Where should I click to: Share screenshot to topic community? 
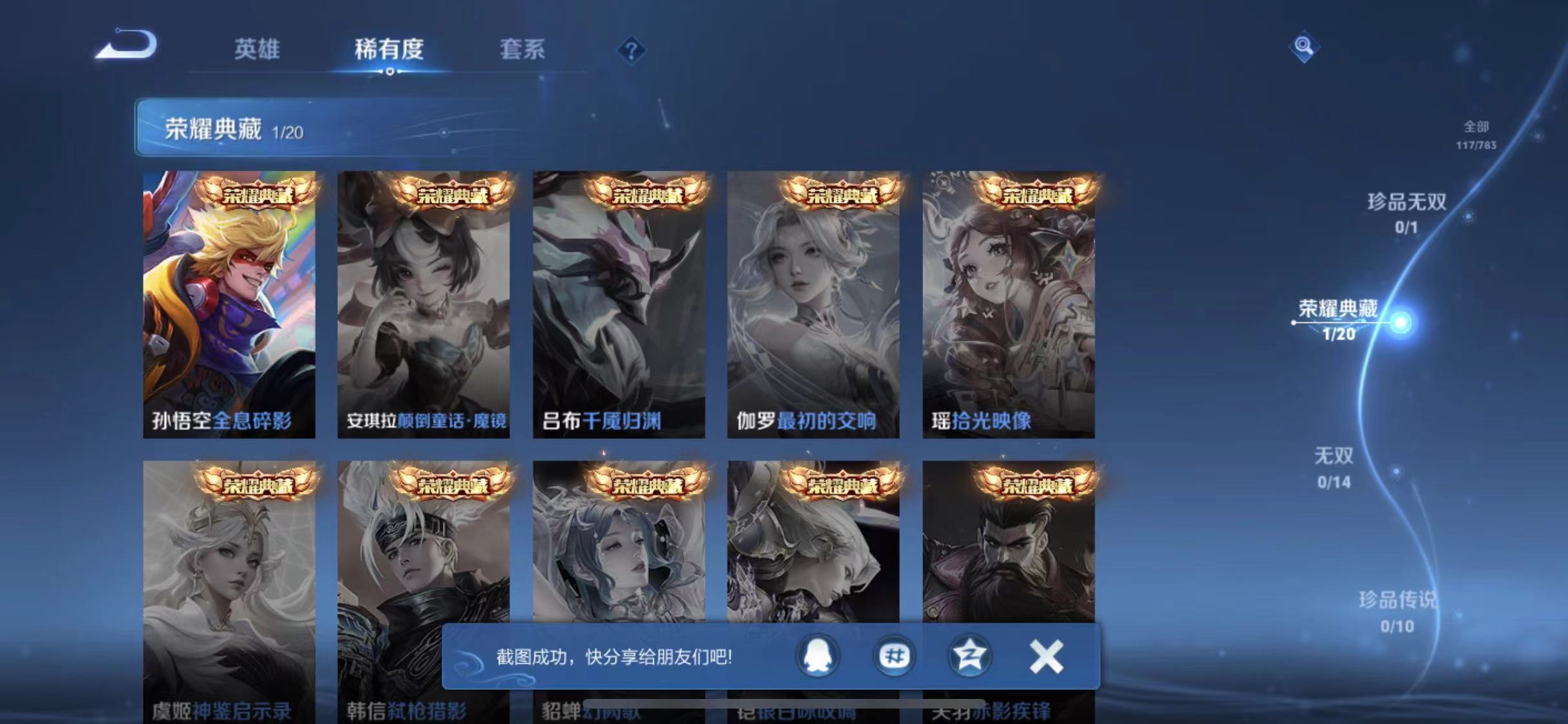coord(895,657)
